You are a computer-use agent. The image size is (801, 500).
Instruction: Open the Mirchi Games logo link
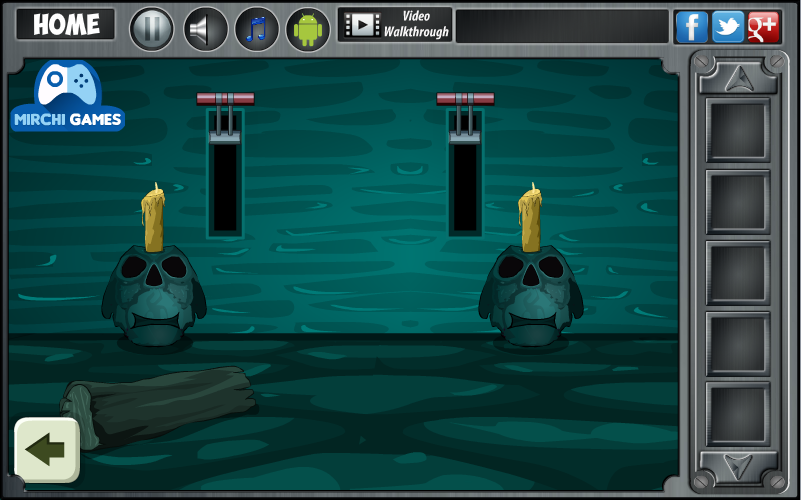click(68, 97)
